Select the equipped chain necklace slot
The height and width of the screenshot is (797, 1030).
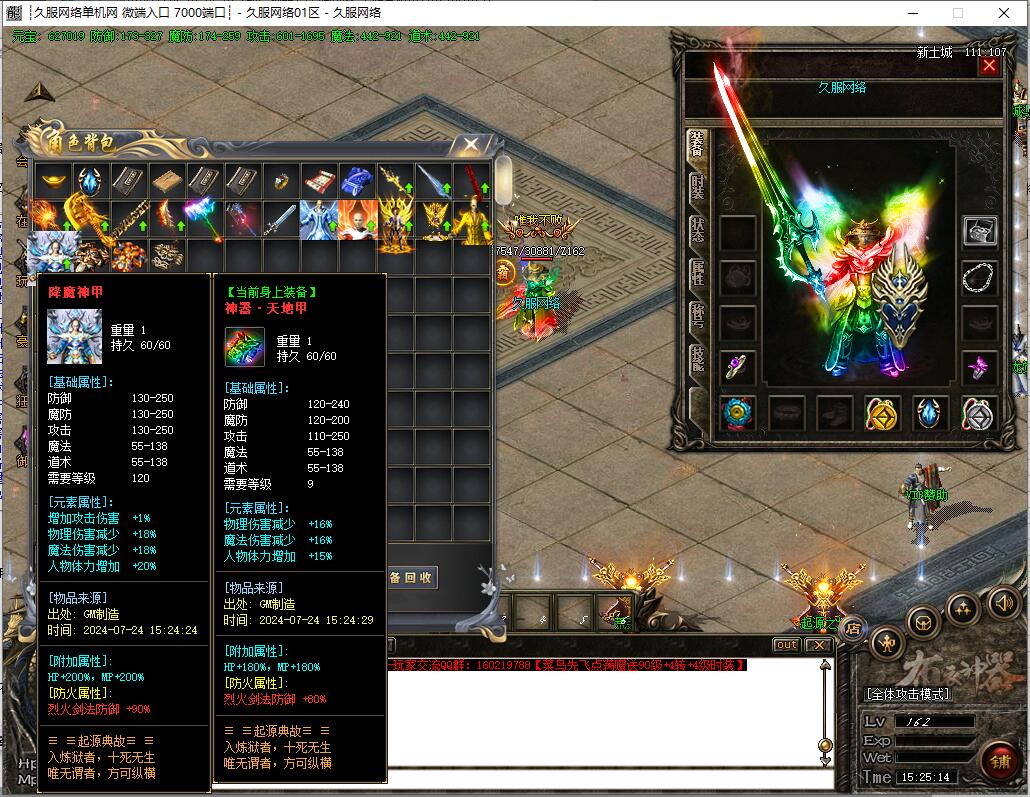[x=979, y=277]
